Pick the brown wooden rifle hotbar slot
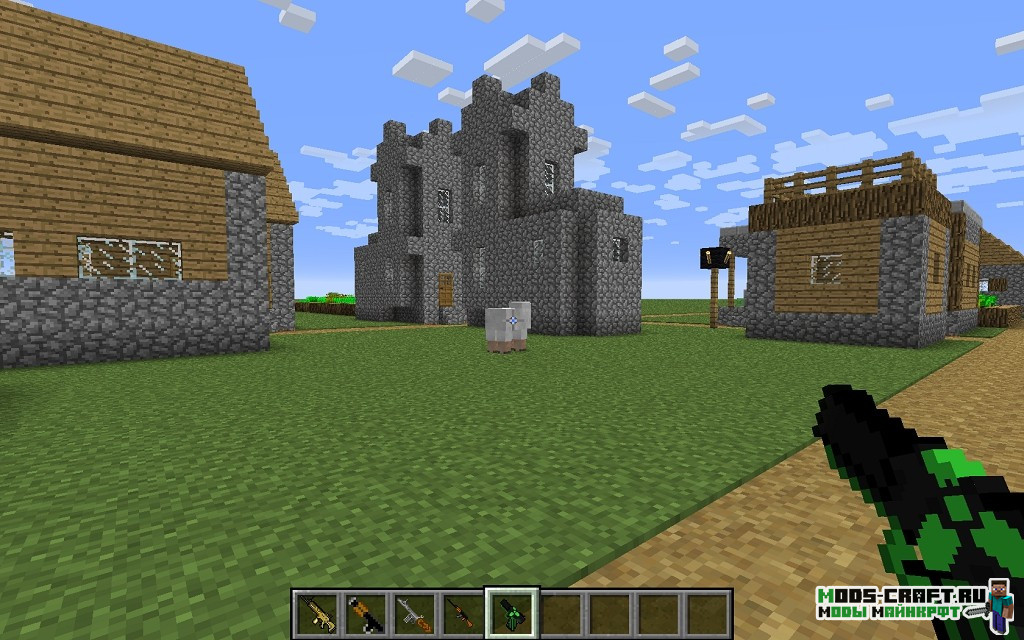1024x640 pixels. 461,610
